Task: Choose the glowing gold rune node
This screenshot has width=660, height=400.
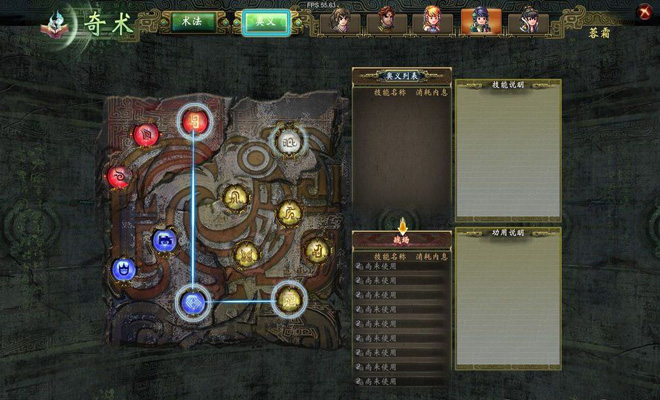Action: (289, 297)
